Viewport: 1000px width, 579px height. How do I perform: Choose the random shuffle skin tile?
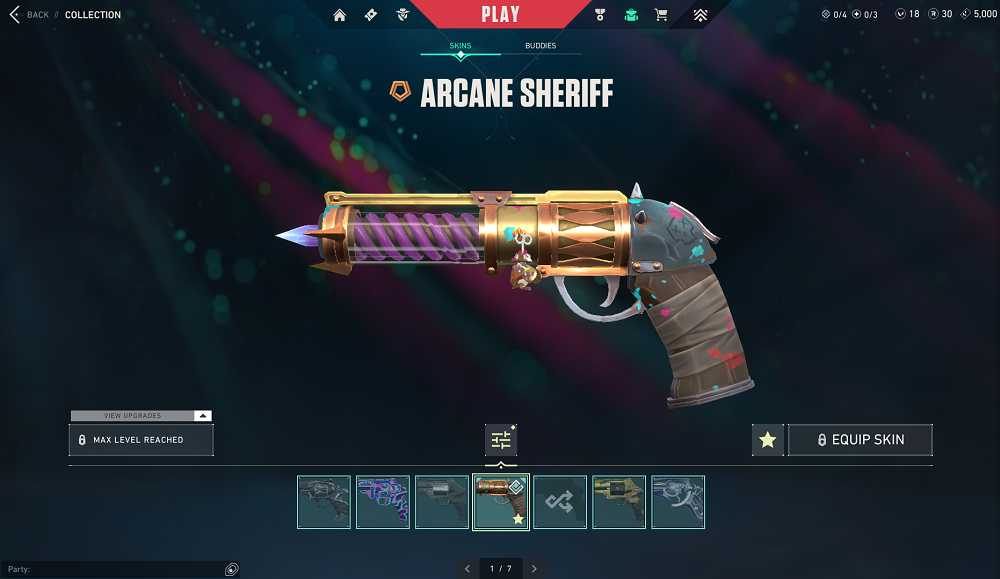click(560, 502)
